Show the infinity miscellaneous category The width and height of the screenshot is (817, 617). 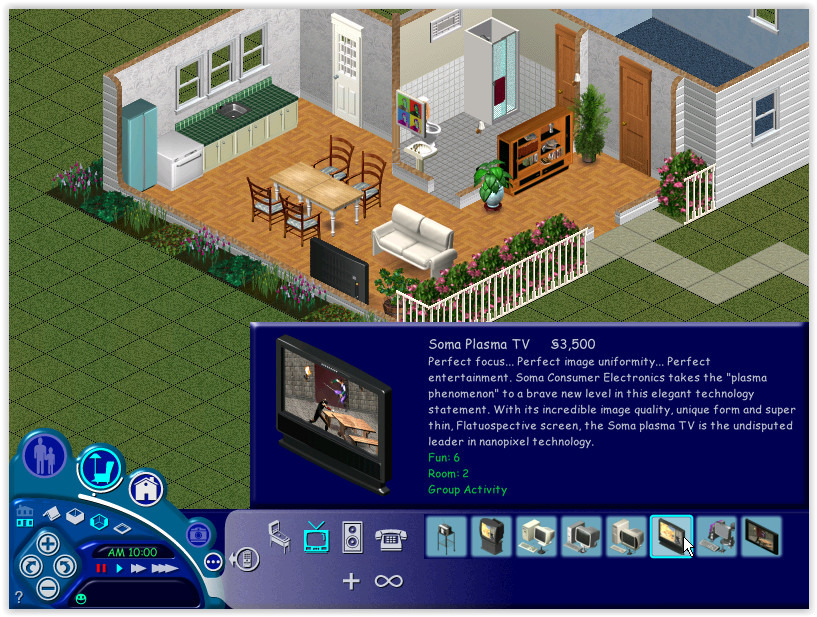[388, 580]
